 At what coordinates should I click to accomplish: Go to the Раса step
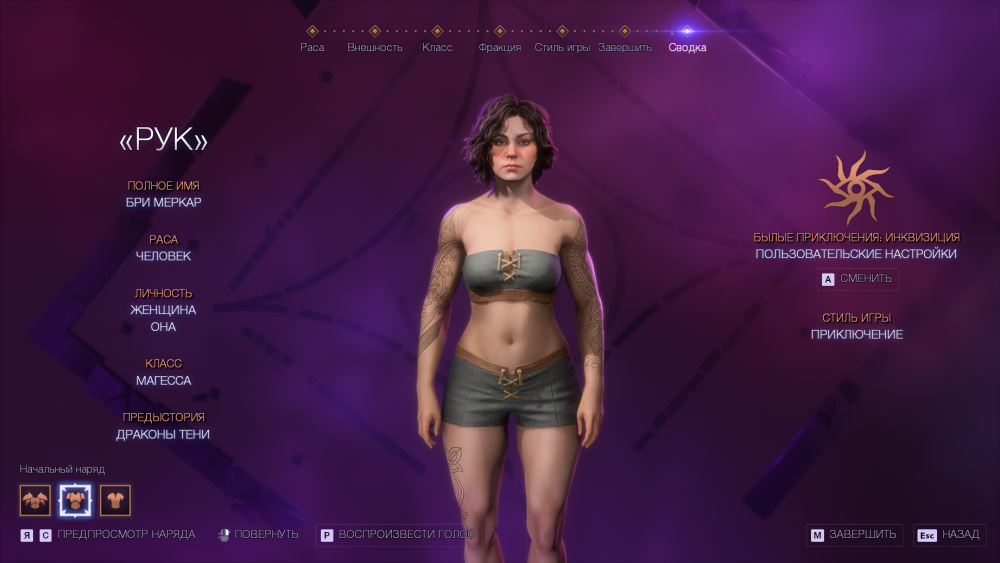tap(312, 47)
